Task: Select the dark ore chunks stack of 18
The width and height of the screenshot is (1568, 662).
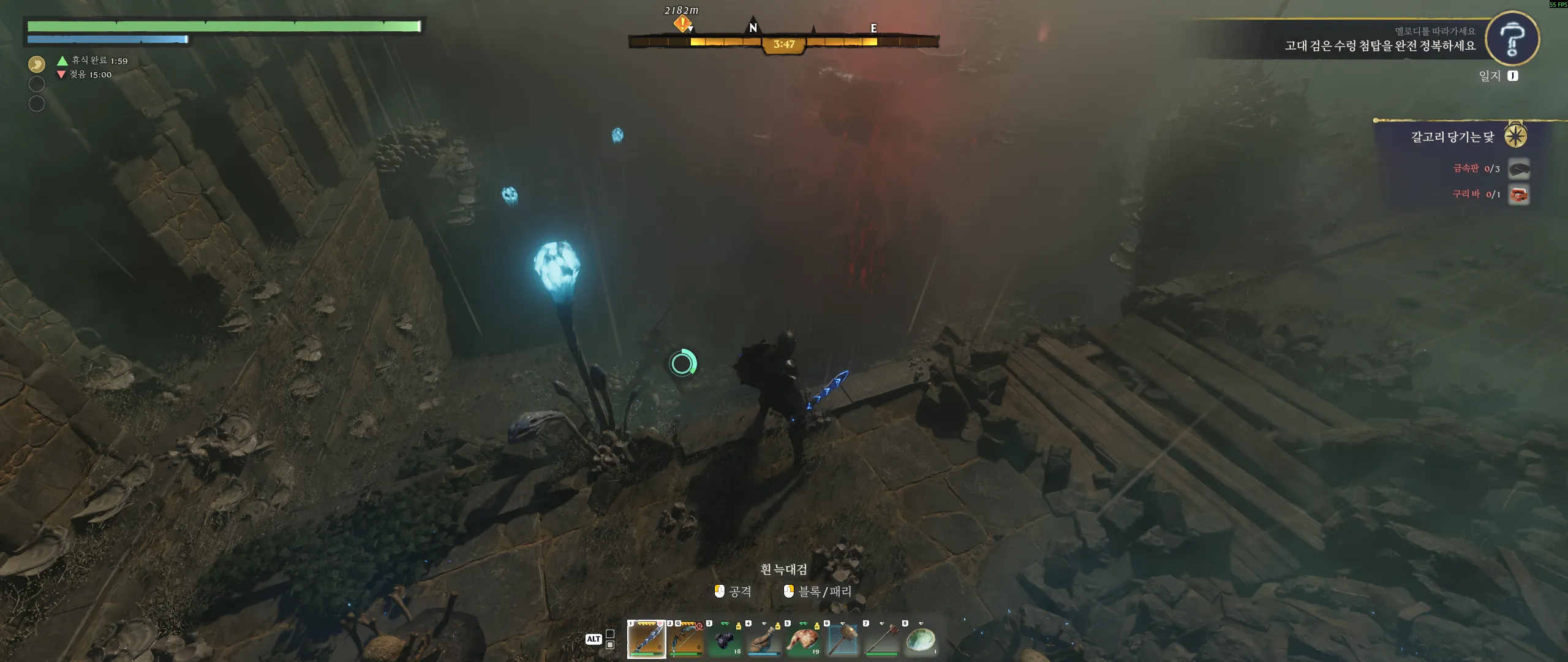Action: click(x=725, y=639)
